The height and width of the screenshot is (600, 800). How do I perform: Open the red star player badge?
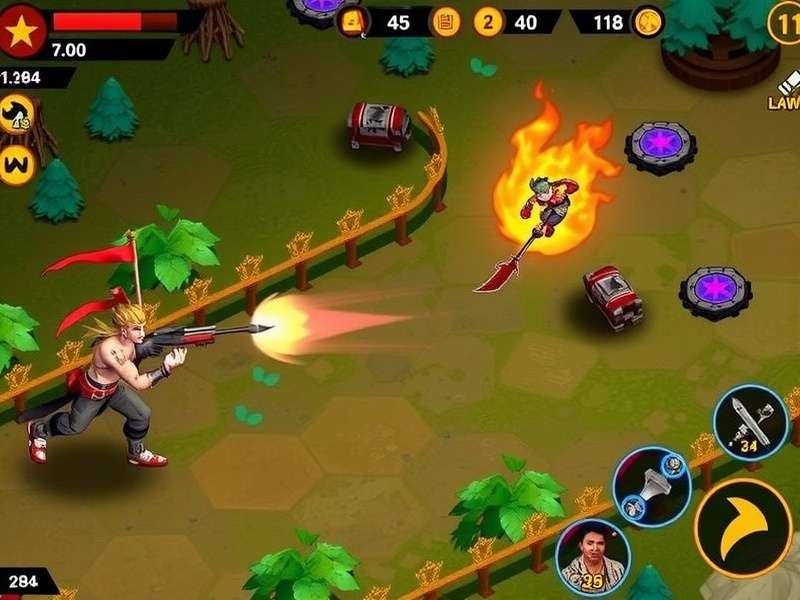click(23, 29)
